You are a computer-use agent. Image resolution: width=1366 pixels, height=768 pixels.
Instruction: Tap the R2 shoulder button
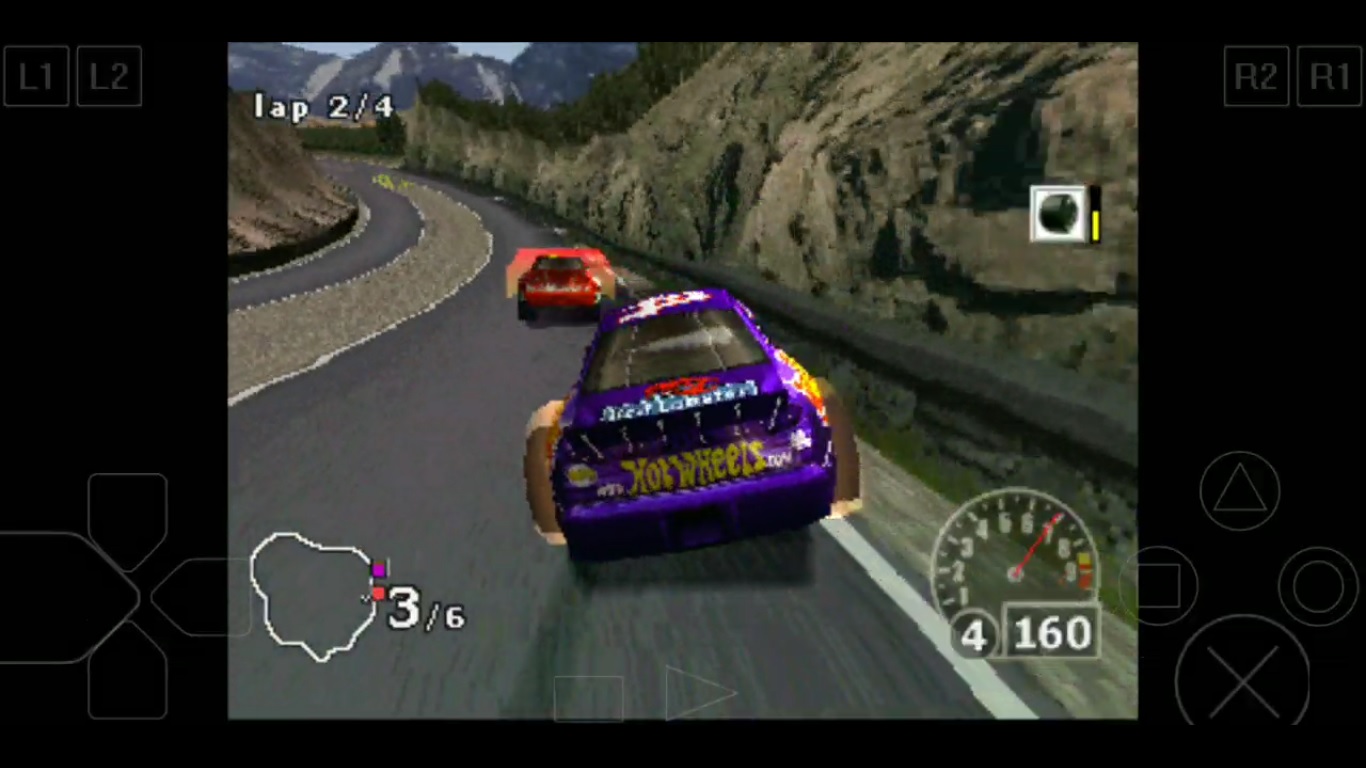pyautogui.click(x=1256, y=76)
